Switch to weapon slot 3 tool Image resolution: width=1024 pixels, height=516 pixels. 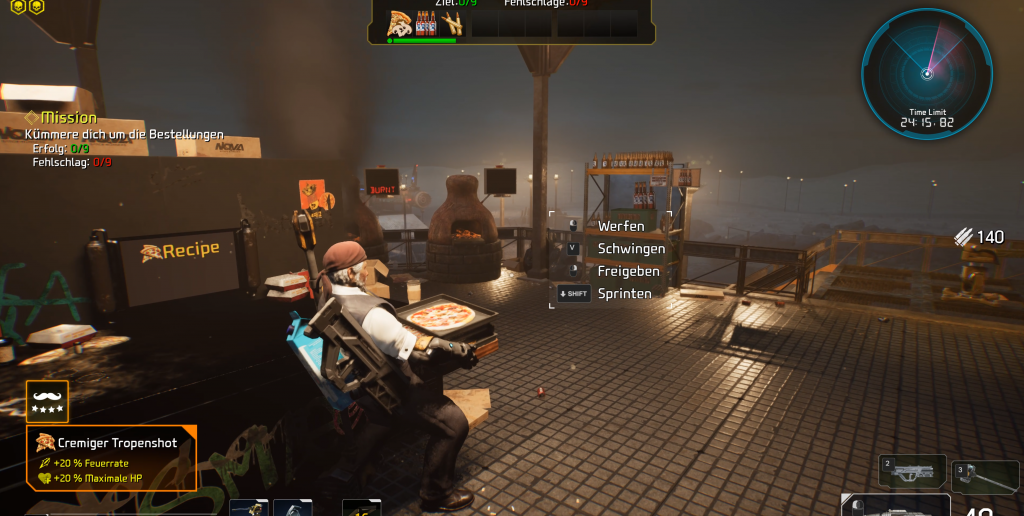[x=985, y=476]
